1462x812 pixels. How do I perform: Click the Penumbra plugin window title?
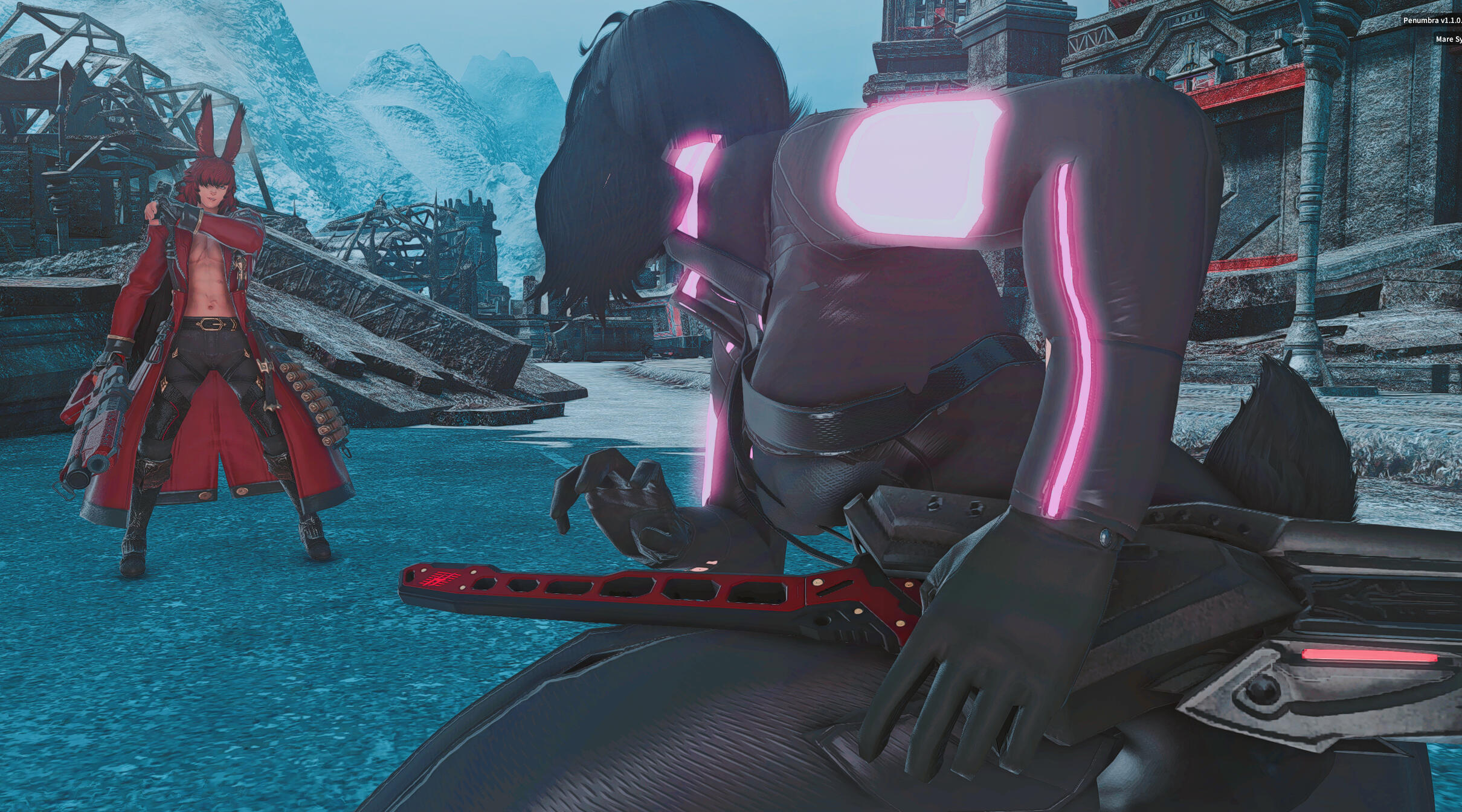pos(1432,21)
